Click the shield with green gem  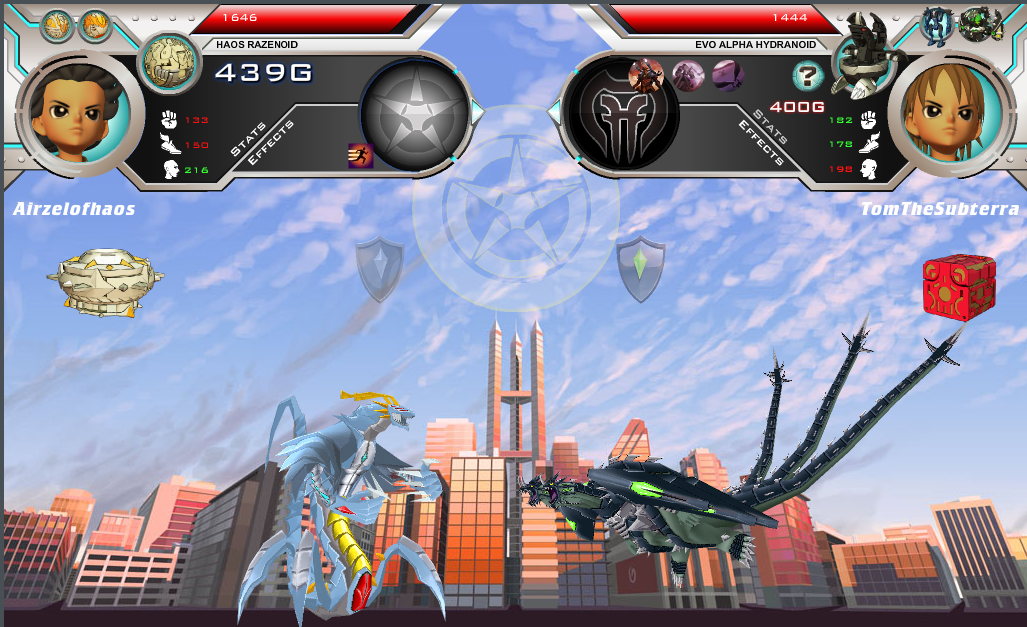click(641, 268)
